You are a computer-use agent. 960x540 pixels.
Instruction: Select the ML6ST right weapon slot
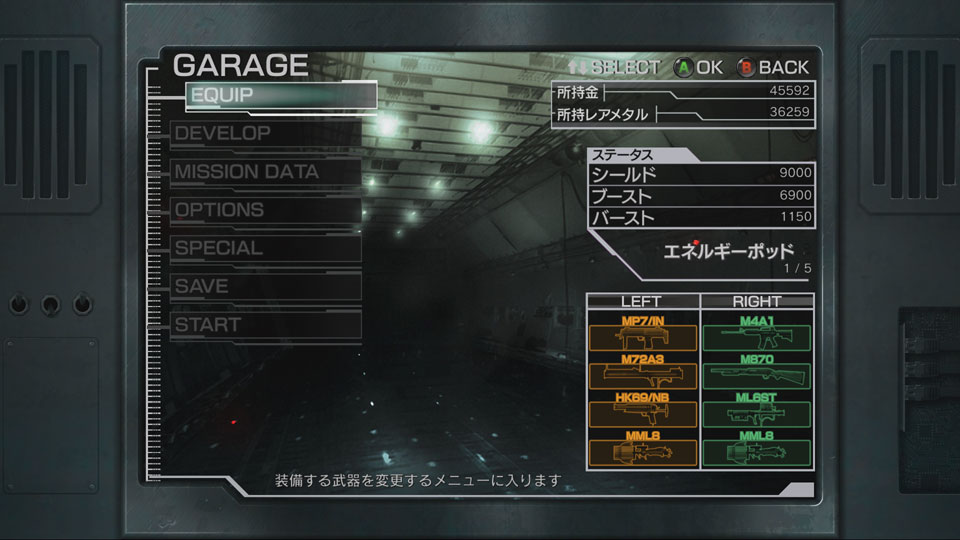point(756,412)
